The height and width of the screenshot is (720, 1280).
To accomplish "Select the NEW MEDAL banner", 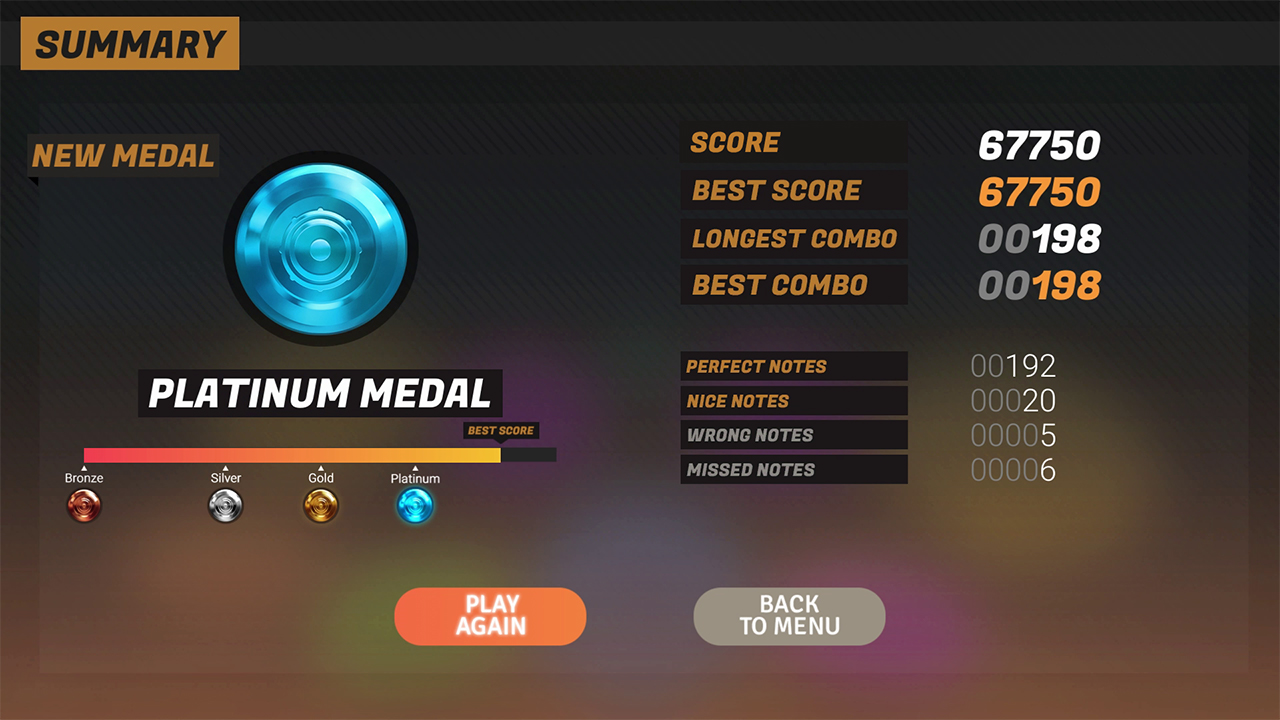I will coord(122,155).
